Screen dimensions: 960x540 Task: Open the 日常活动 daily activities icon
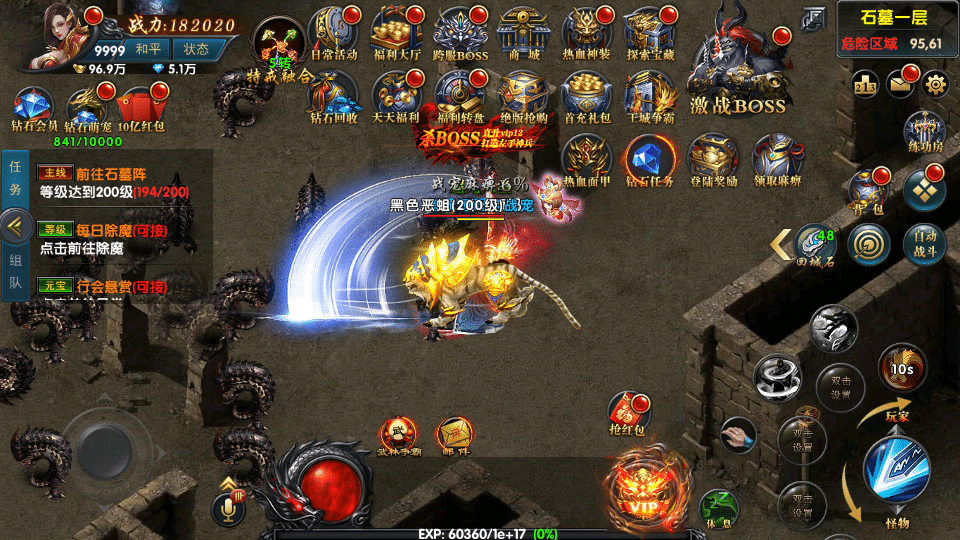point(335,32)
